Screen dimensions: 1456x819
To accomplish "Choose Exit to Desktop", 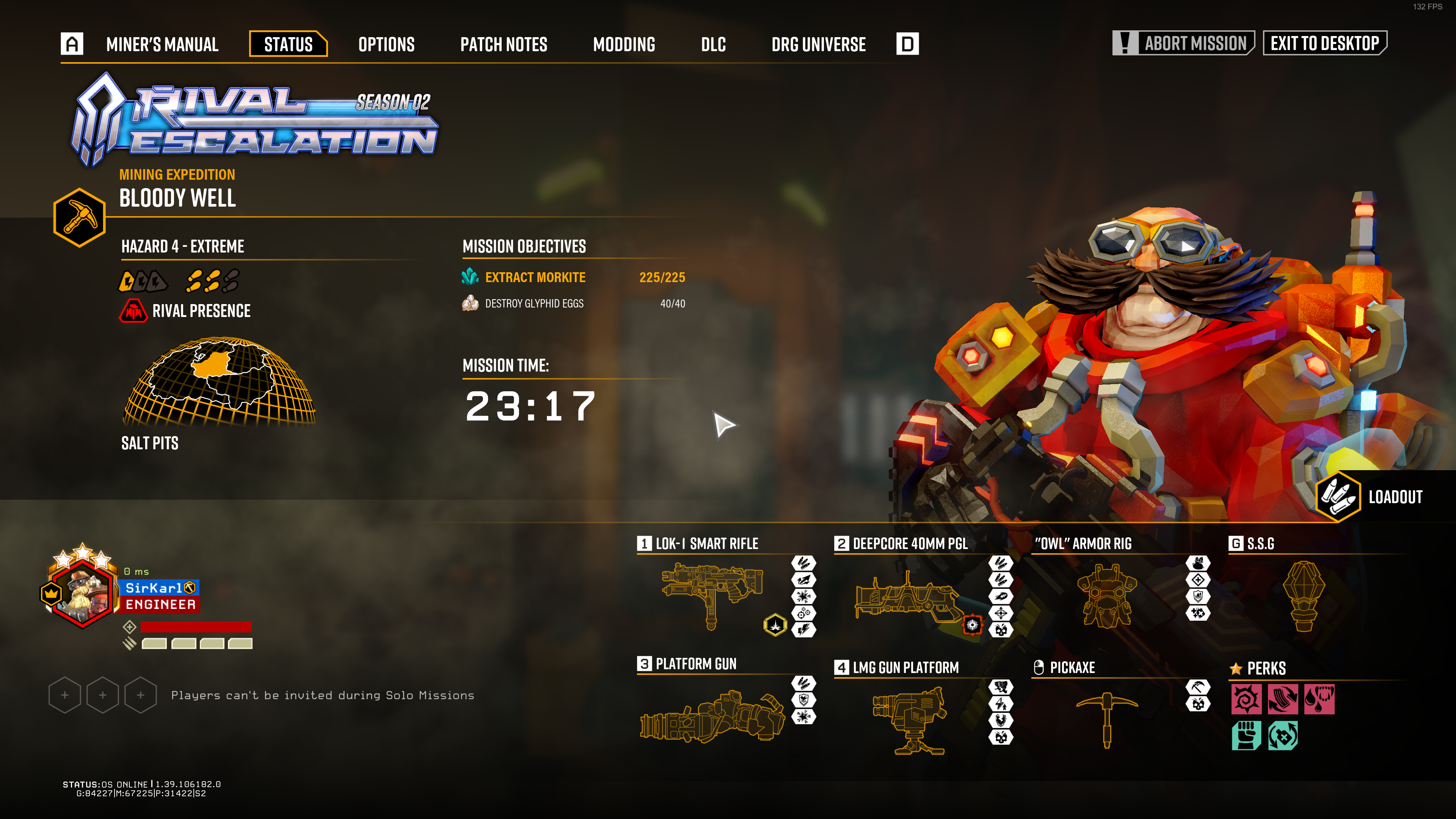I will [x=1324, y=43].
